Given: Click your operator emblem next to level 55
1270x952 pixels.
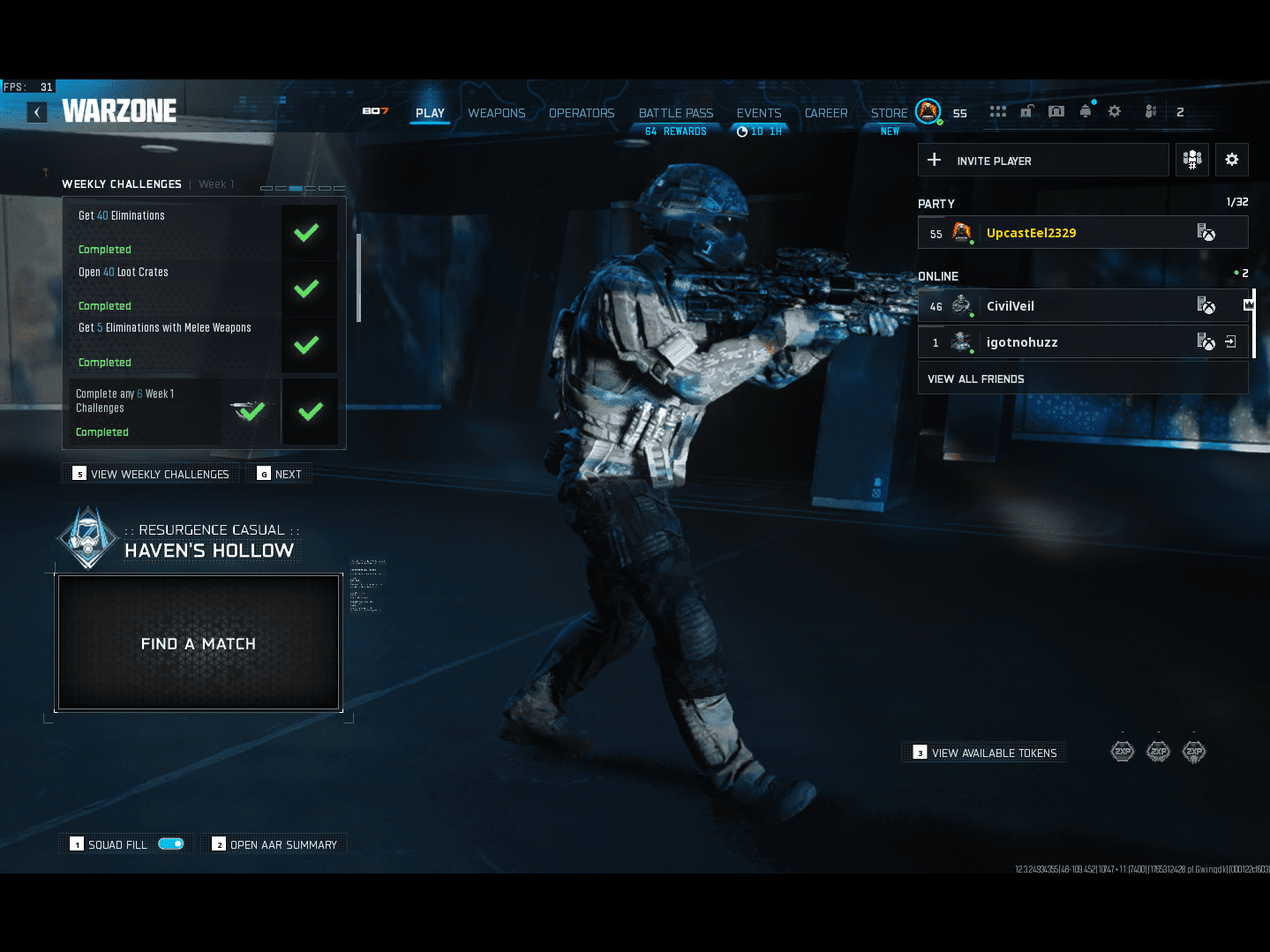Looking at the screenshot, I should click(927, 111).
